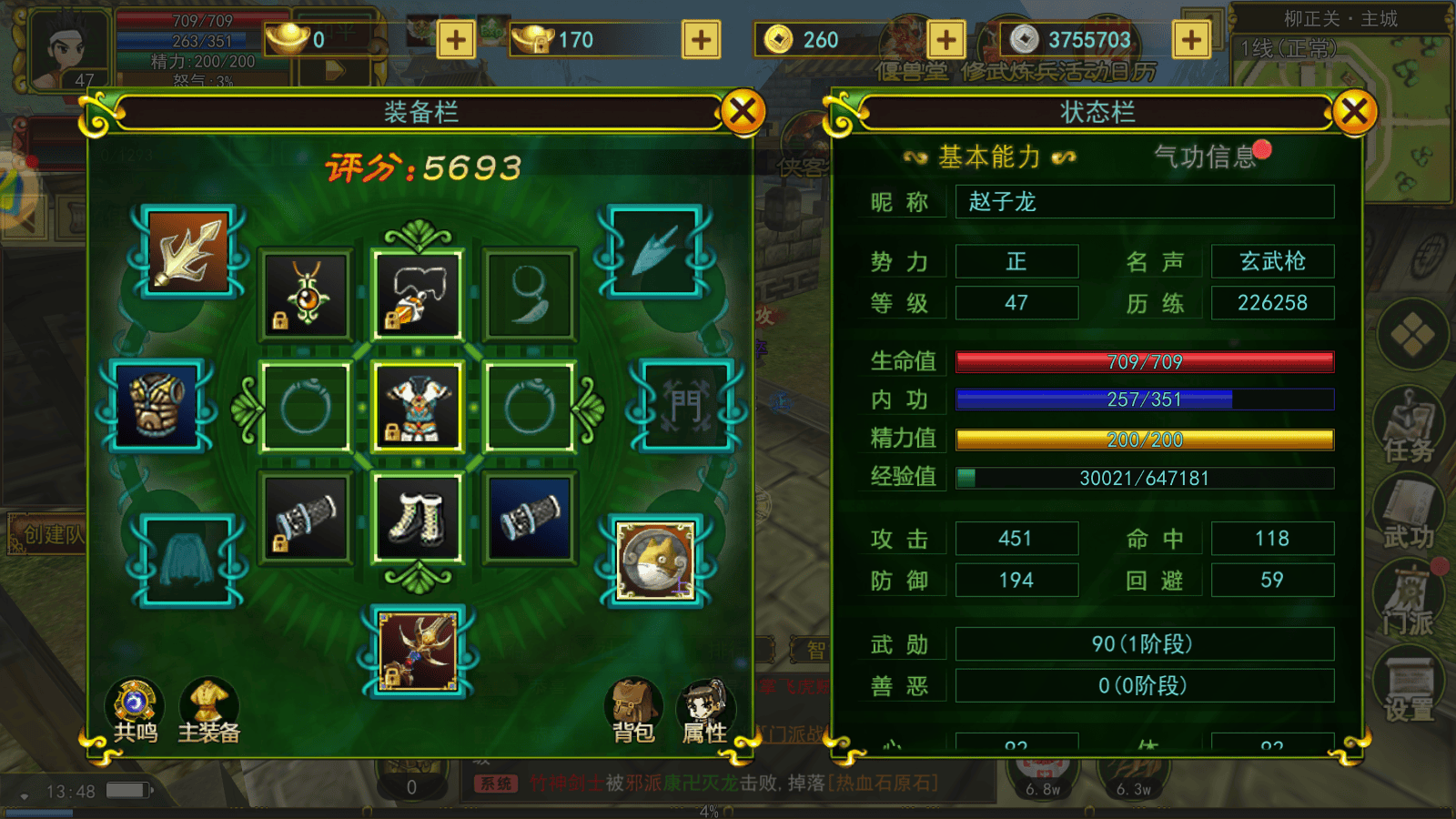1456x819 pixels.
Task: Inspect the golden chest armor slot
Action: point(157,406)
